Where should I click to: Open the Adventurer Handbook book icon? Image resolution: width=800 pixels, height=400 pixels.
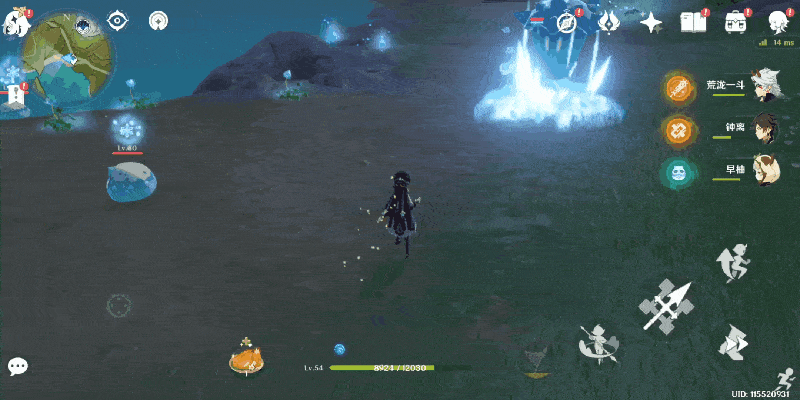click(x=692, y=22)
